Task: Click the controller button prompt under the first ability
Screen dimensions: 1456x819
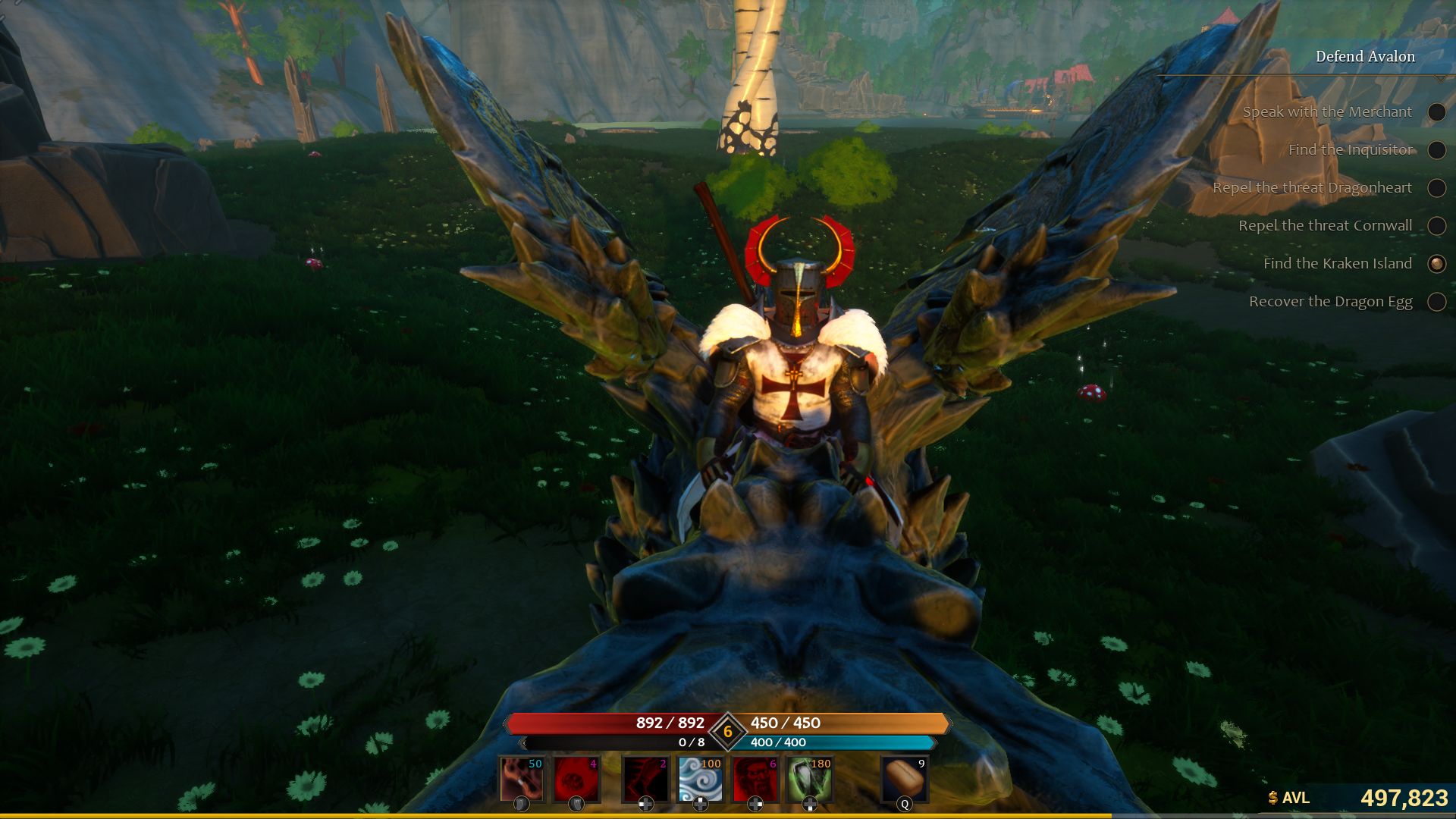Action: tap(521, 804)
